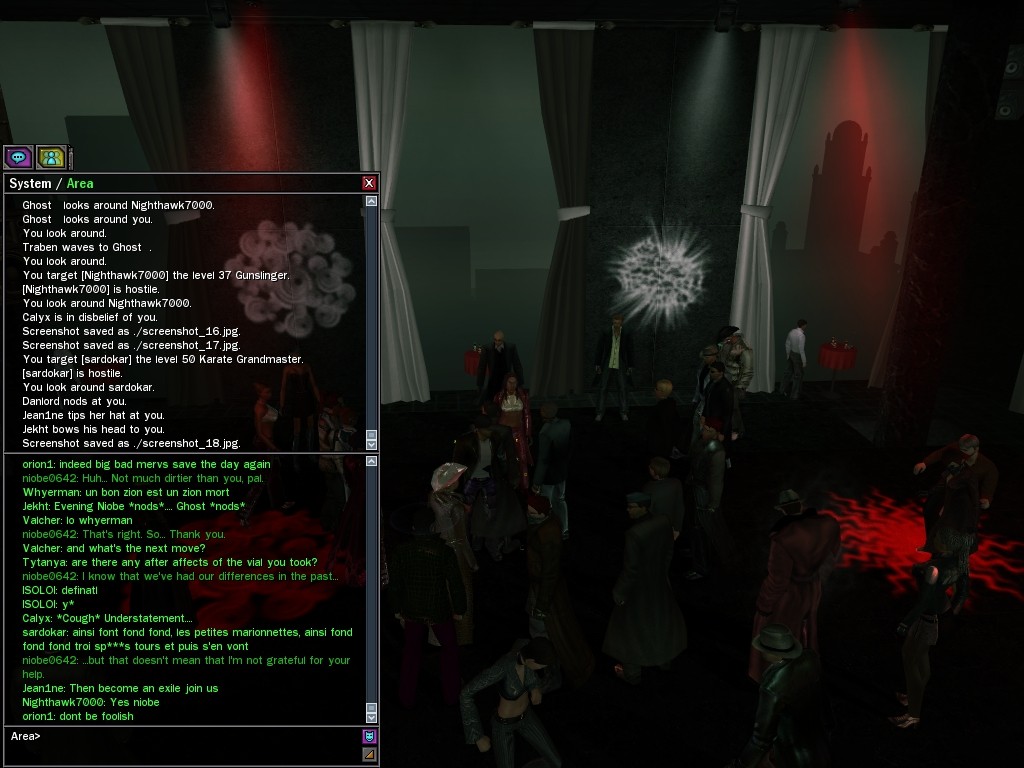1024x768 pixels.
Task: Click the purple speech bubble chat icon
Action: (18, 157)
